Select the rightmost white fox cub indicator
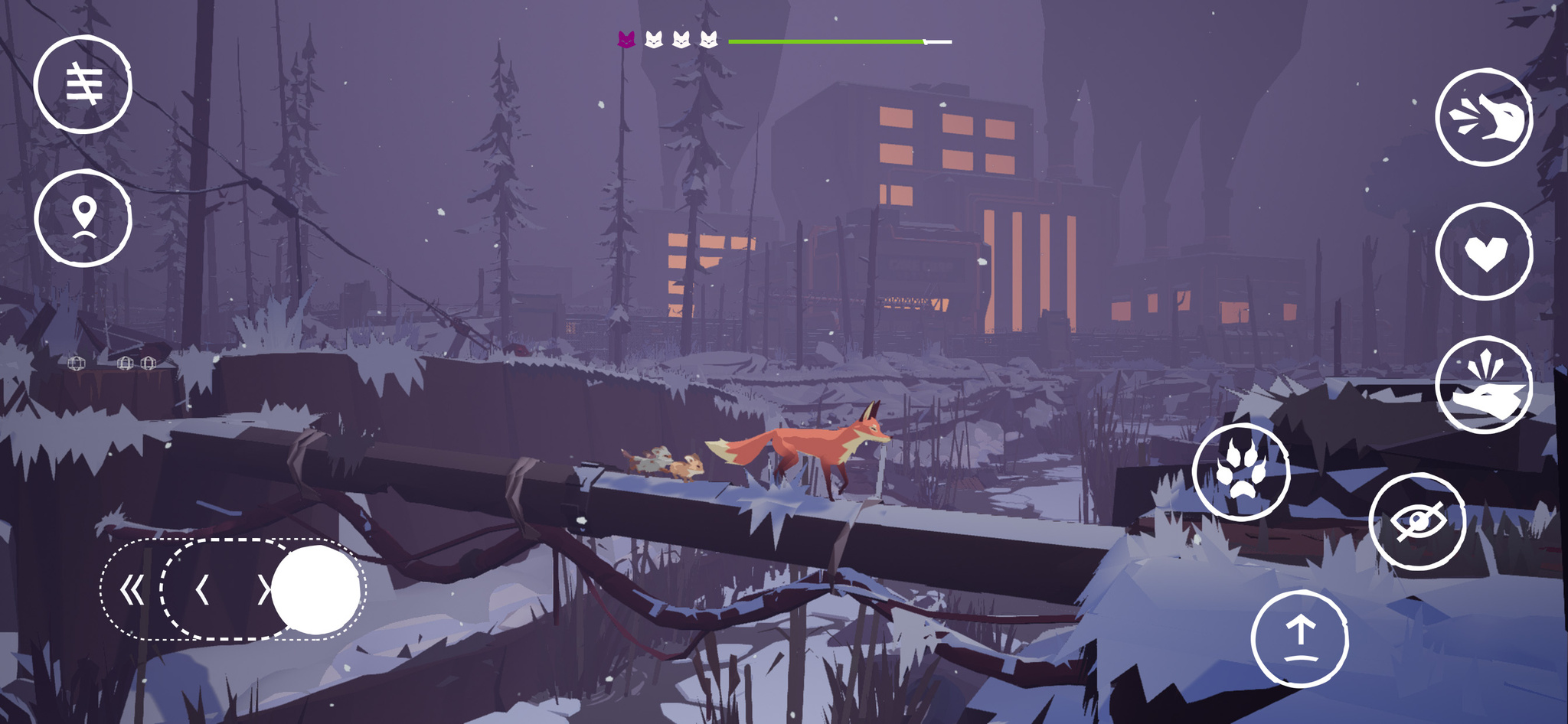Viewport: 1568px width, 724px height. pyautogui.click(x=708, y=38)
